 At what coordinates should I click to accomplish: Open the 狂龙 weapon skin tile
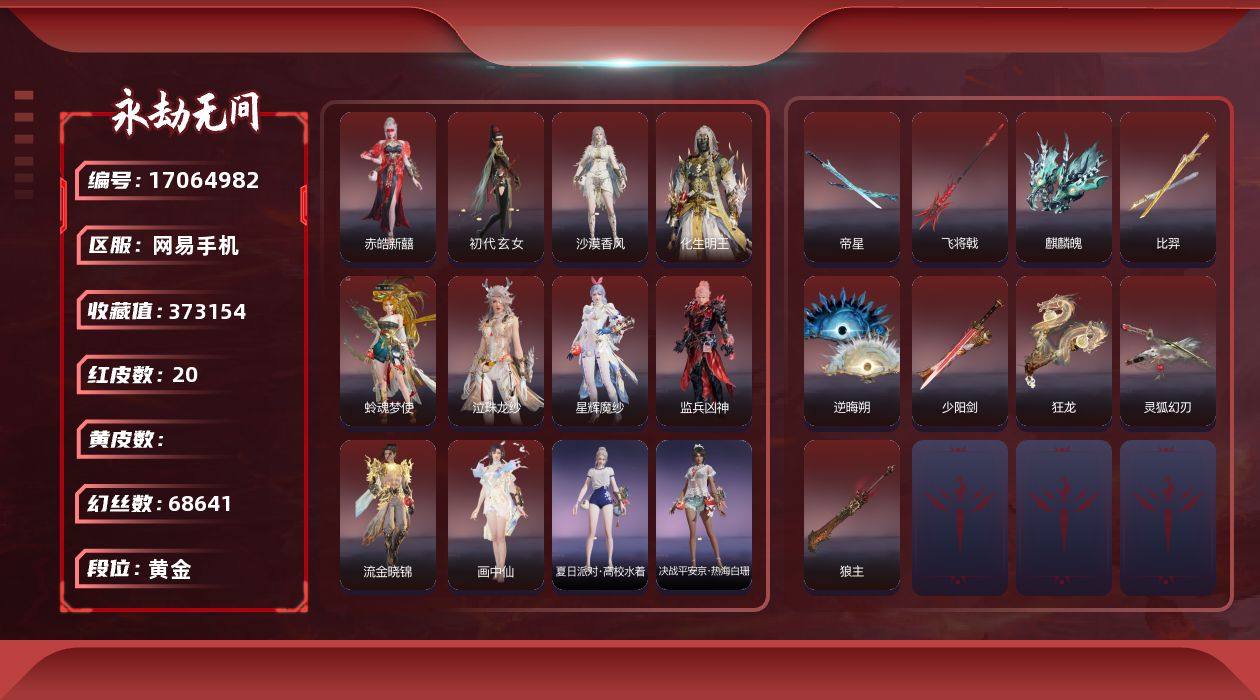pos(1064,351)
